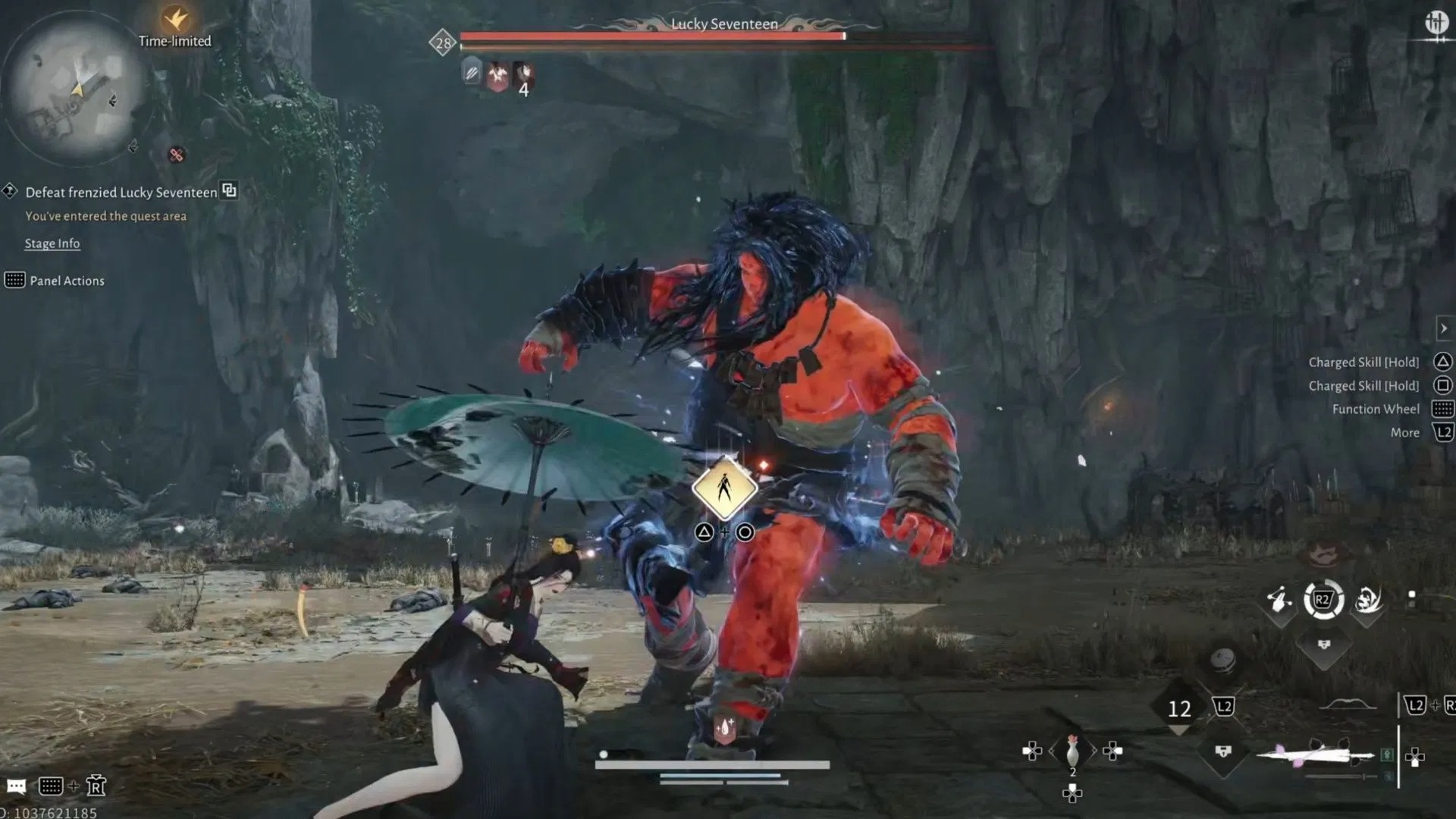The height and width of the screenshot is (819, 1456).
Task: Select the white vase healing item slot
Action: click(1072, 752)
